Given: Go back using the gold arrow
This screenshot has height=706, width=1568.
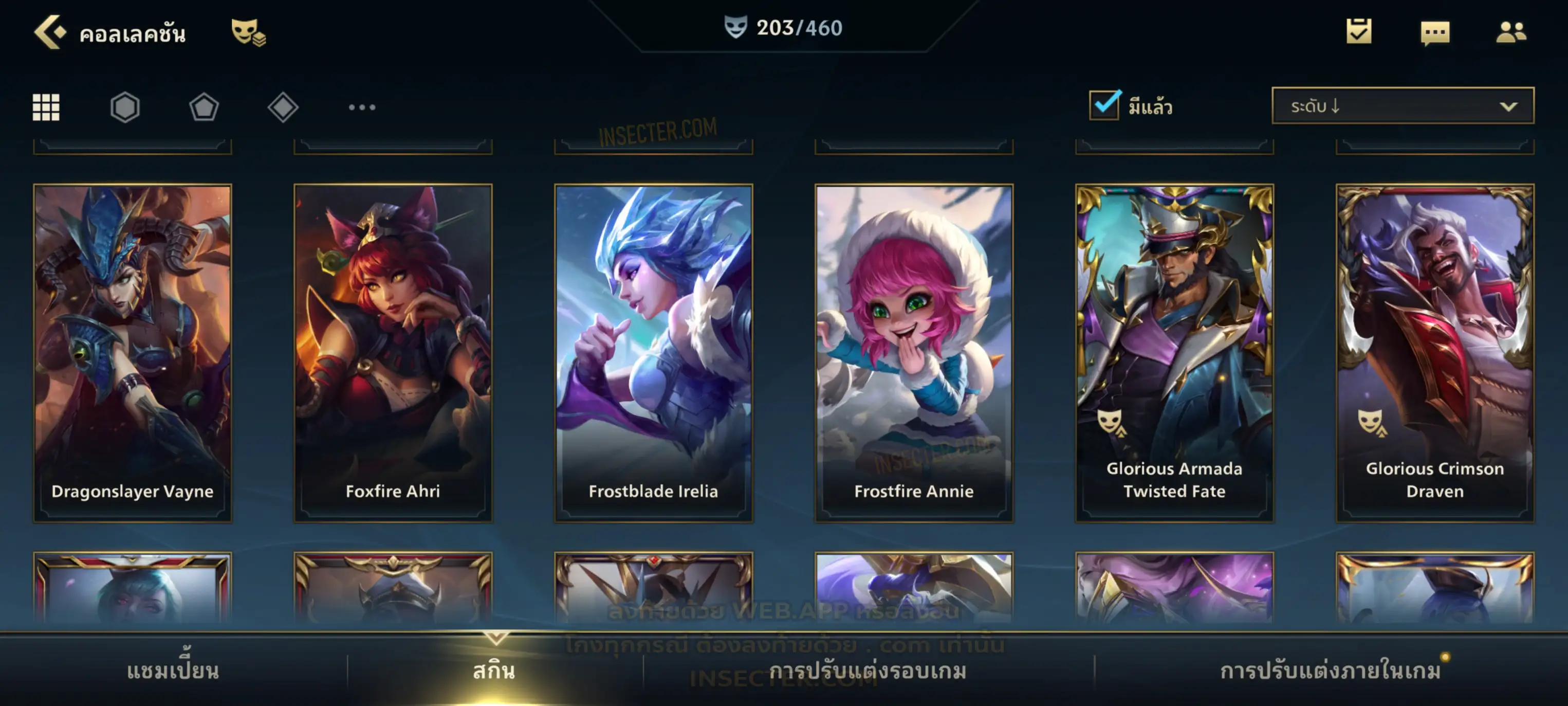Looking at the screenshot, I should [x=50, y=32].
